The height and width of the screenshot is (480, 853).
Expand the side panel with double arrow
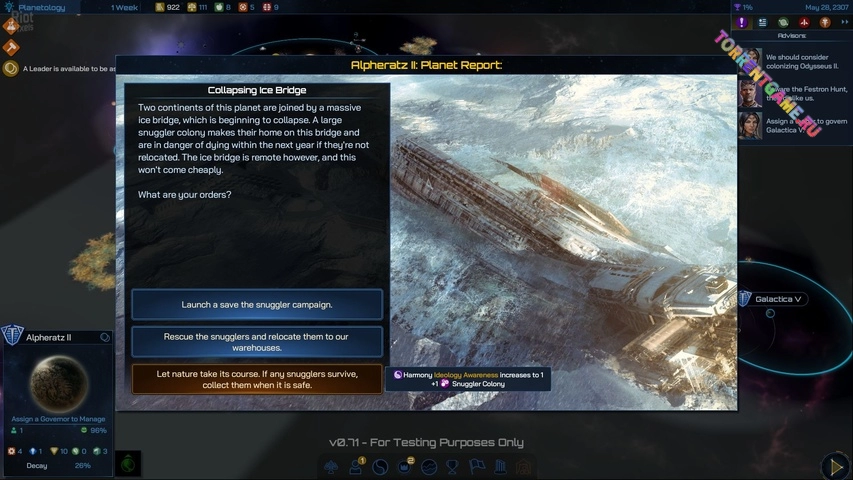click(844, 22)
